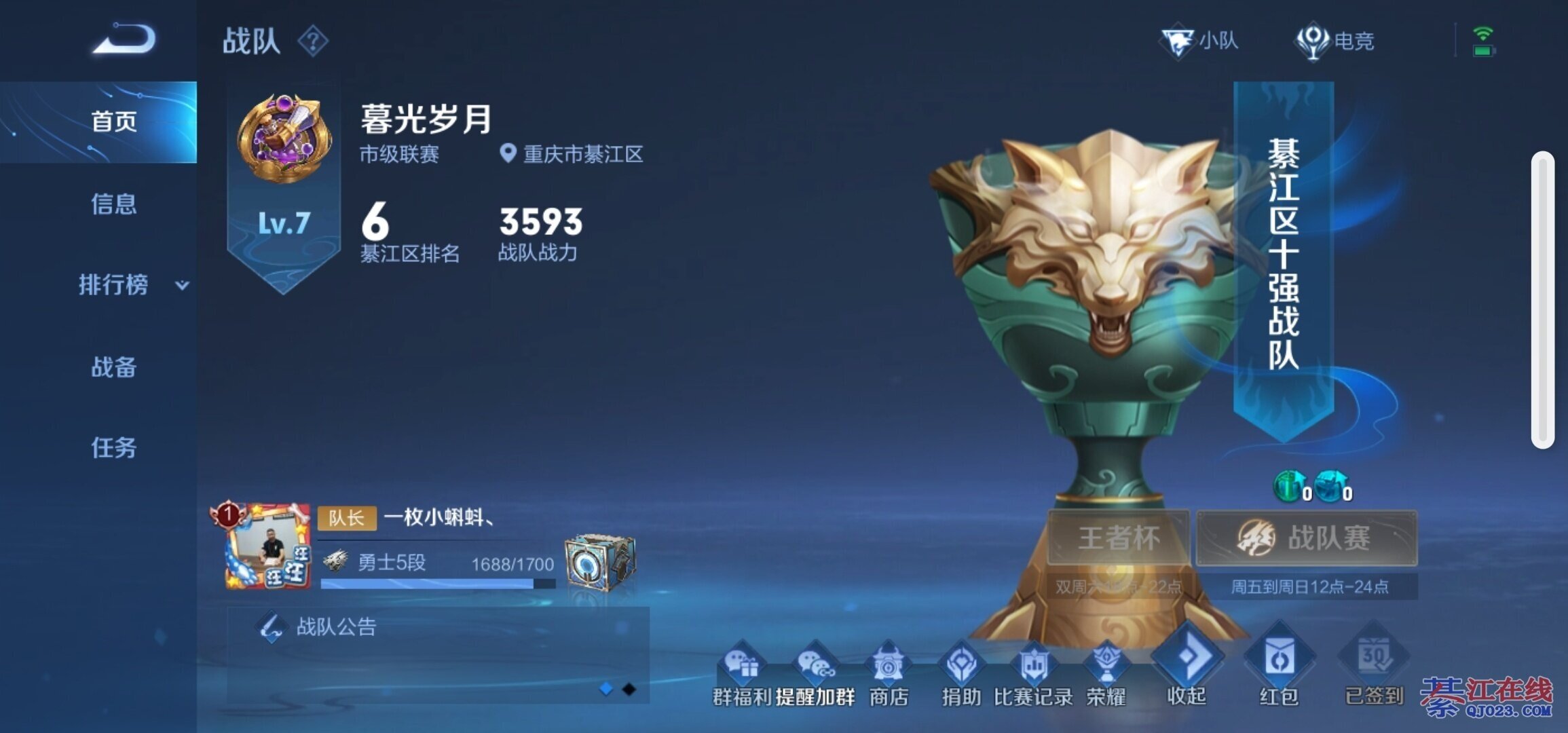Screen dimensions: 1568x733
Task: Open the 战备 tab
Action: (x=113, y=367)
